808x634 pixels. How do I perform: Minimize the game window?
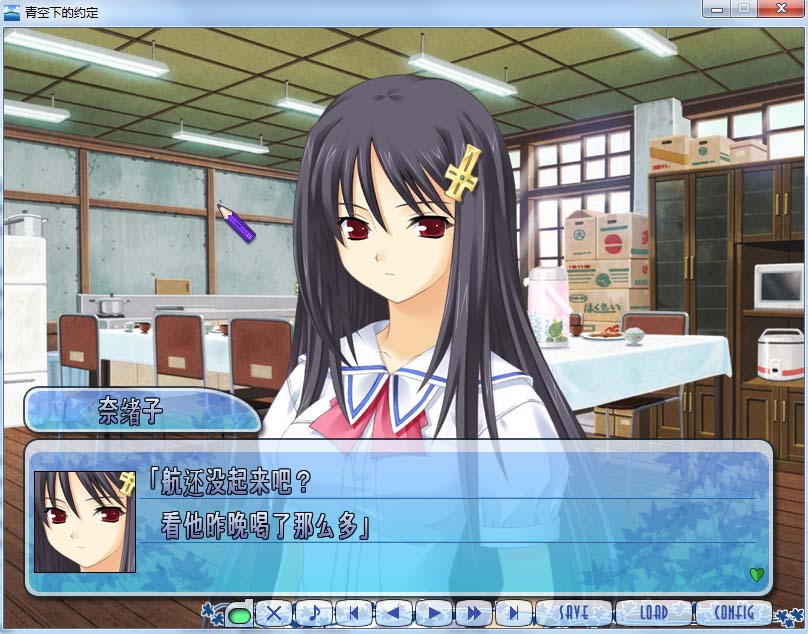717,9
